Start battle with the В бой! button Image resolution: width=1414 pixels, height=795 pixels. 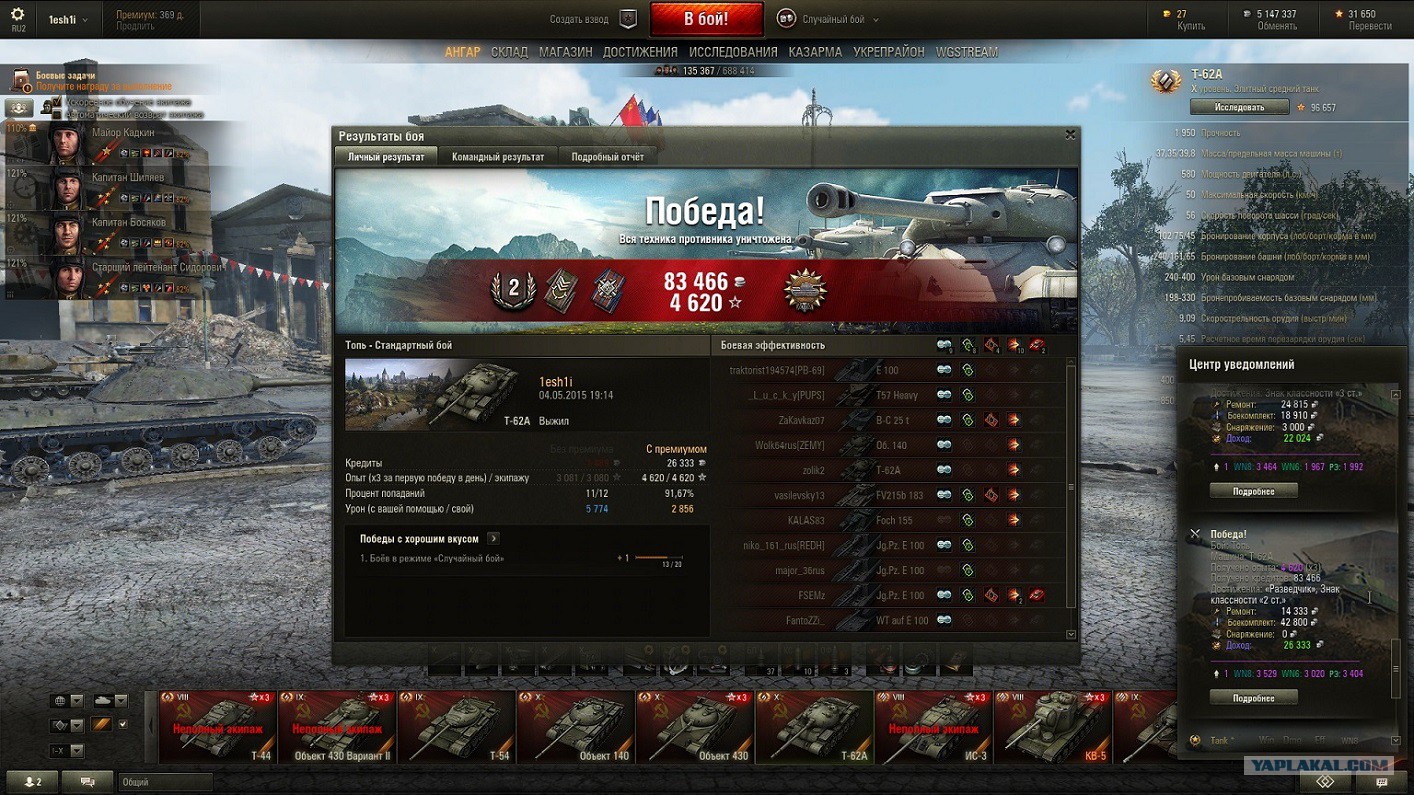coord(706,19)
